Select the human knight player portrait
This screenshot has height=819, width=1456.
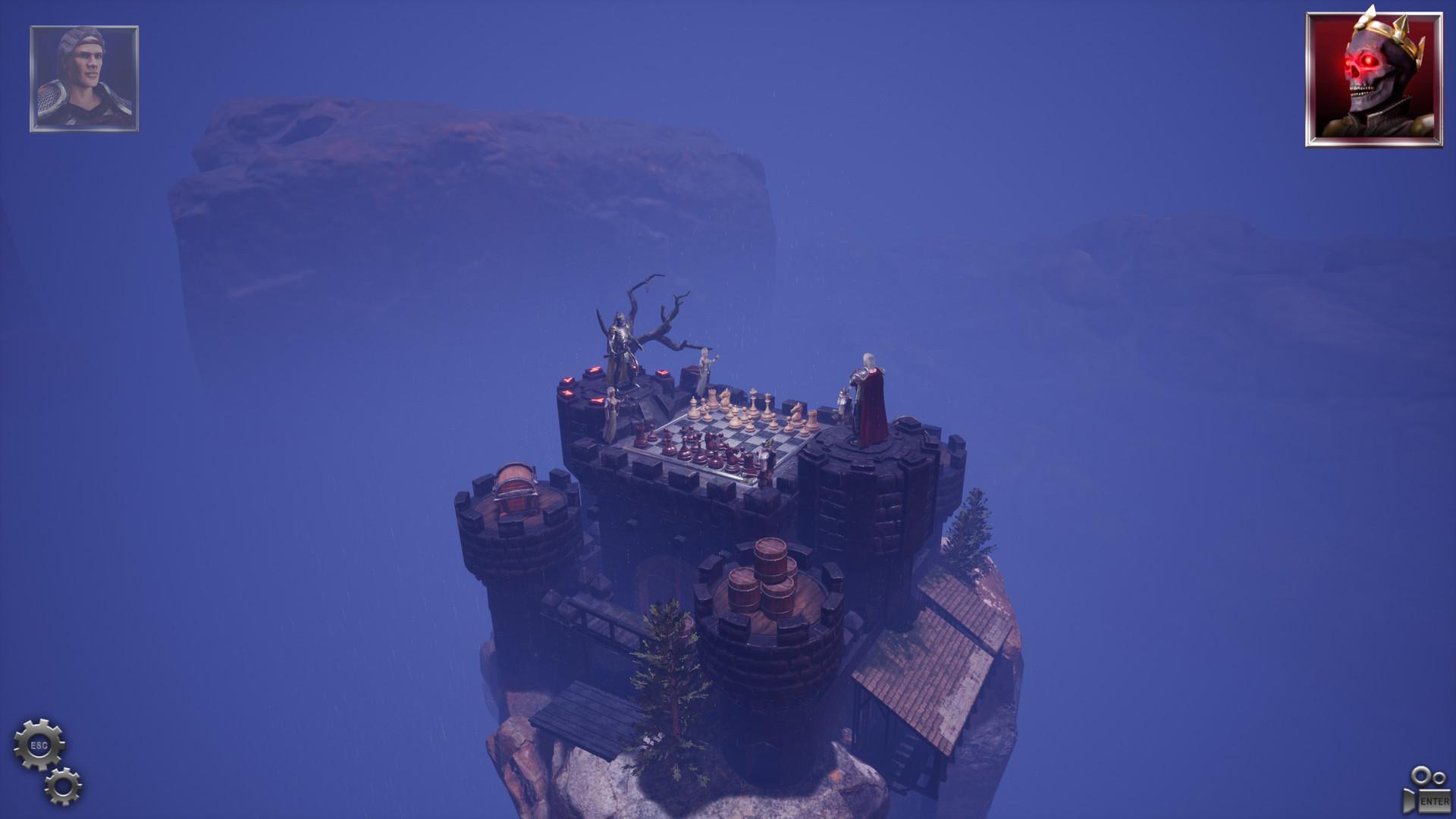coord(84,79)
